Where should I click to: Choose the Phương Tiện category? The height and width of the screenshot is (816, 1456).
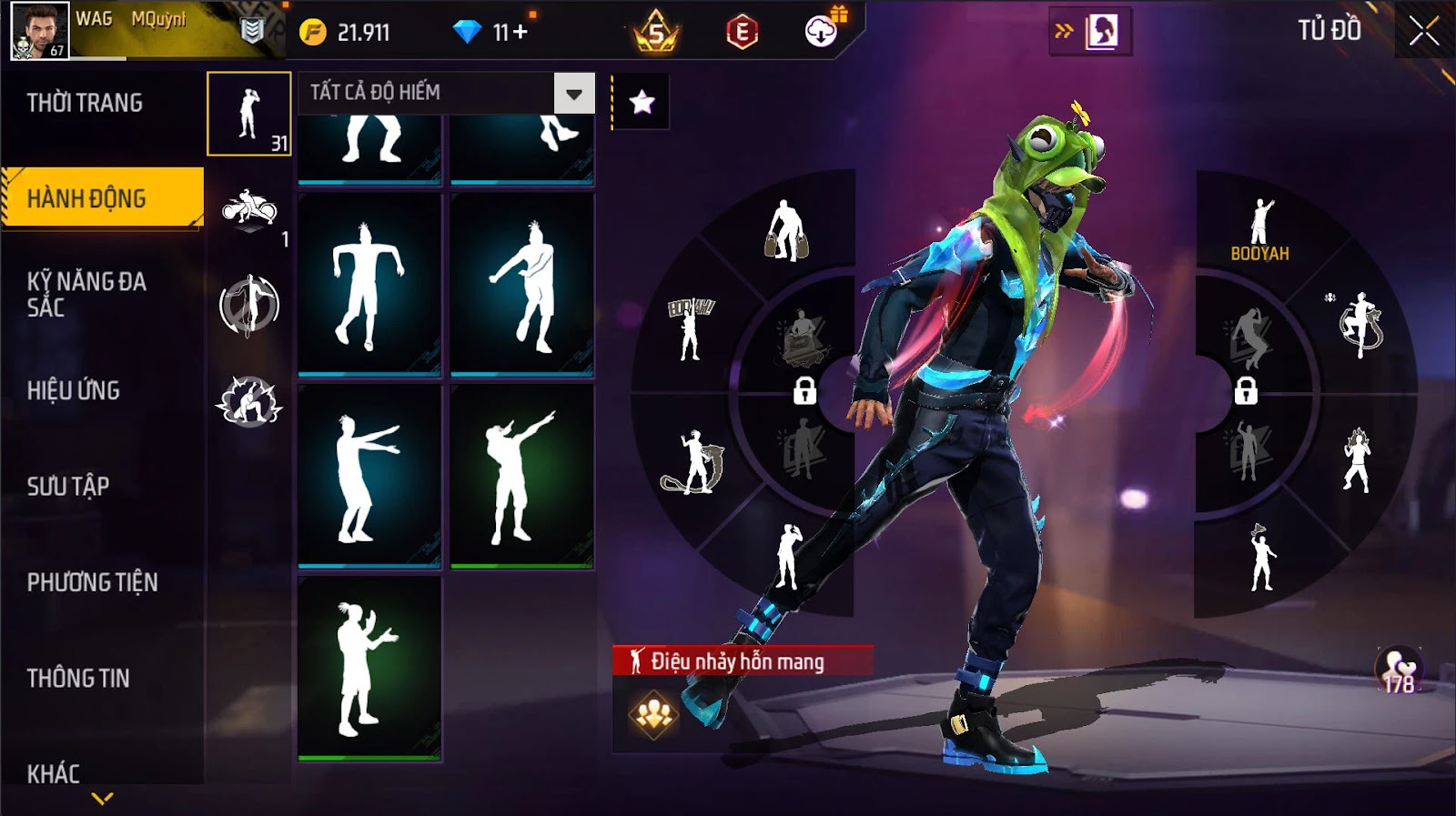pyautogui.click(x=92, y=582)
